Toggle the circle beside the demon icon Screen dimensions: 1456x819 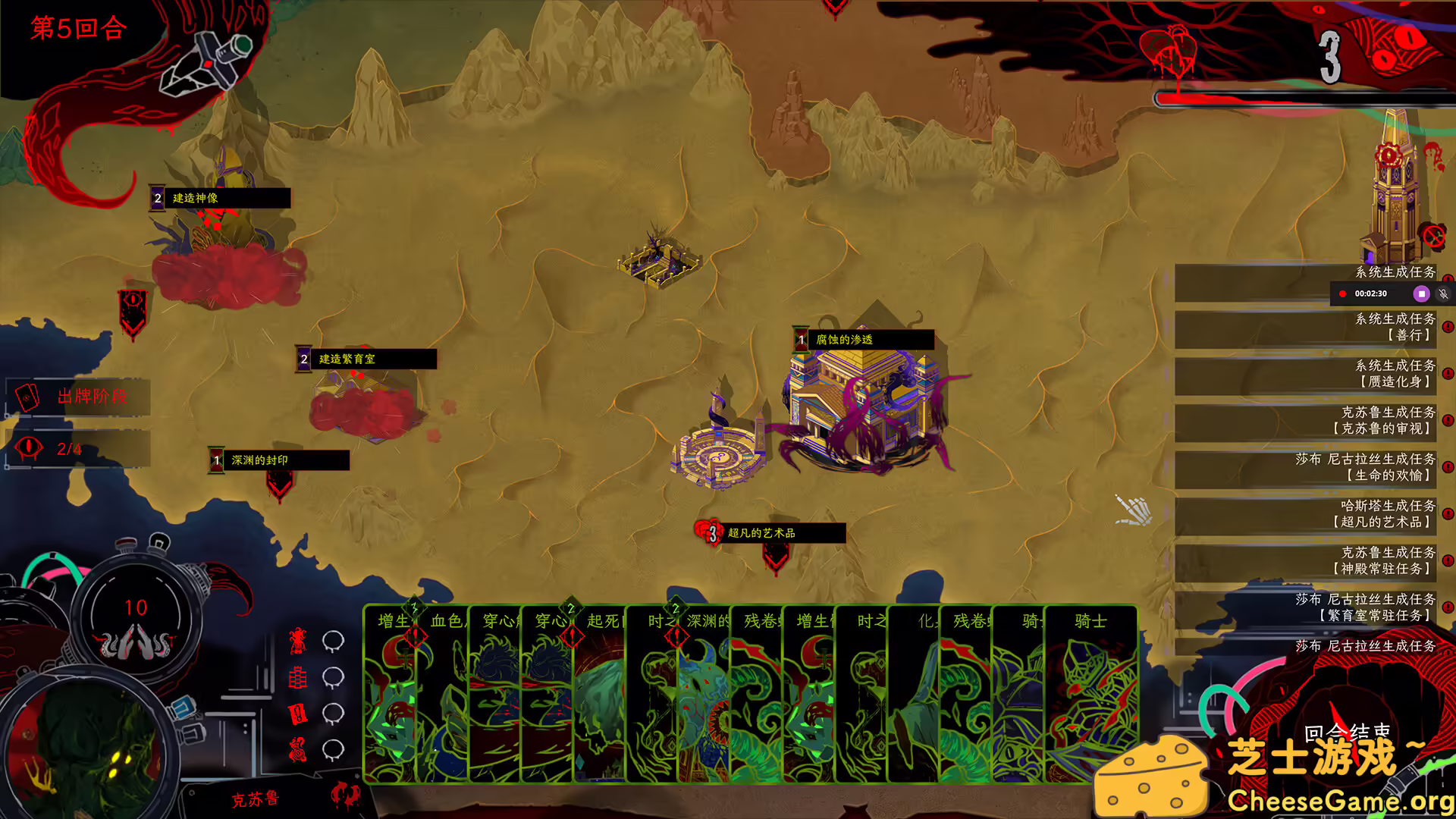pos(331,643)
